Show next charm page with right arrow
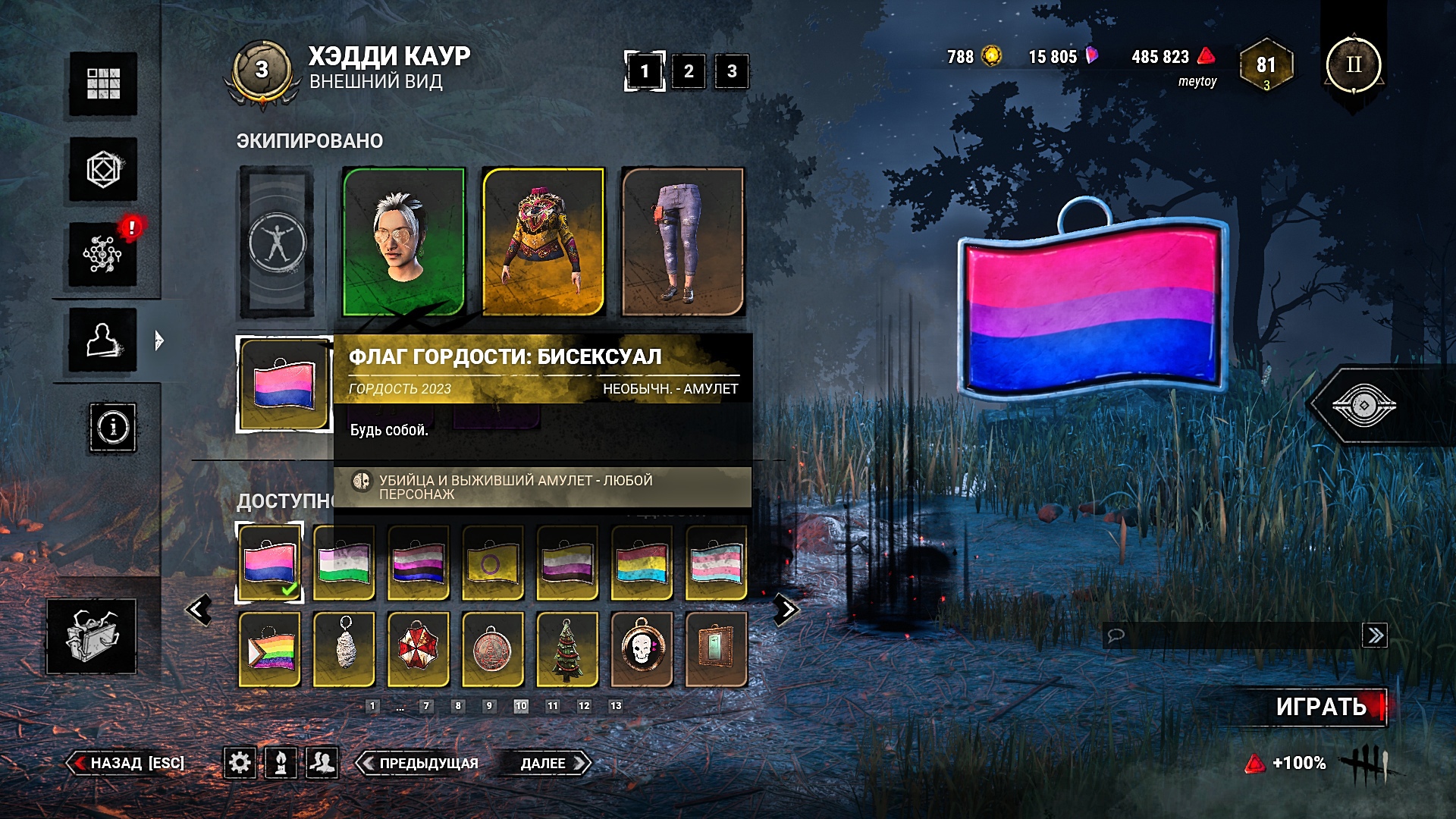Image resolution: width=1456 pixels, height=819 pixels. tap(786, 609)
